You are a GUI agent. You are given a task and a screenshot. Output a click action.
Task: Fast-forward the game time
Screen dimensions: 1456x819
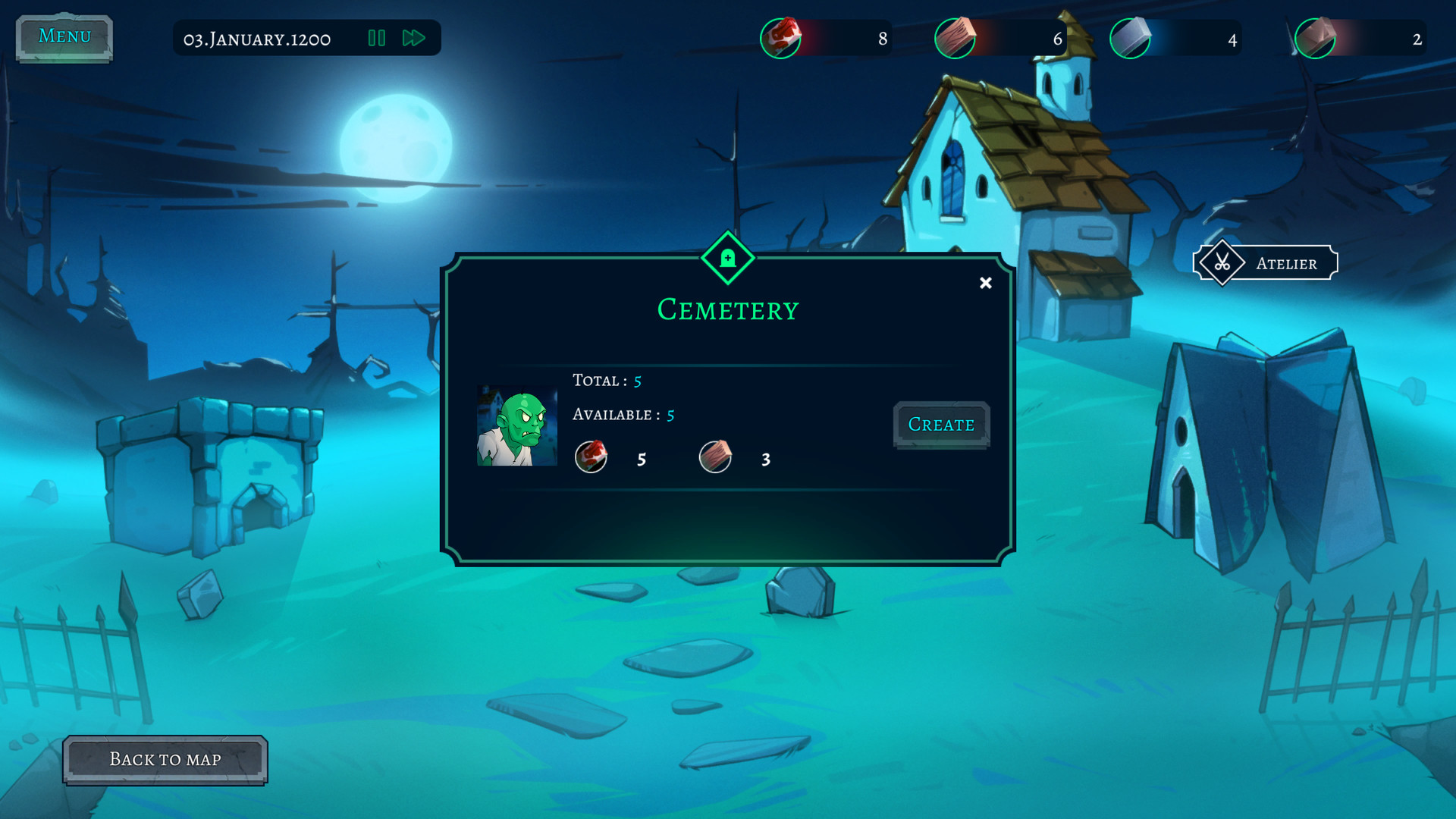[x=413, y=38]
